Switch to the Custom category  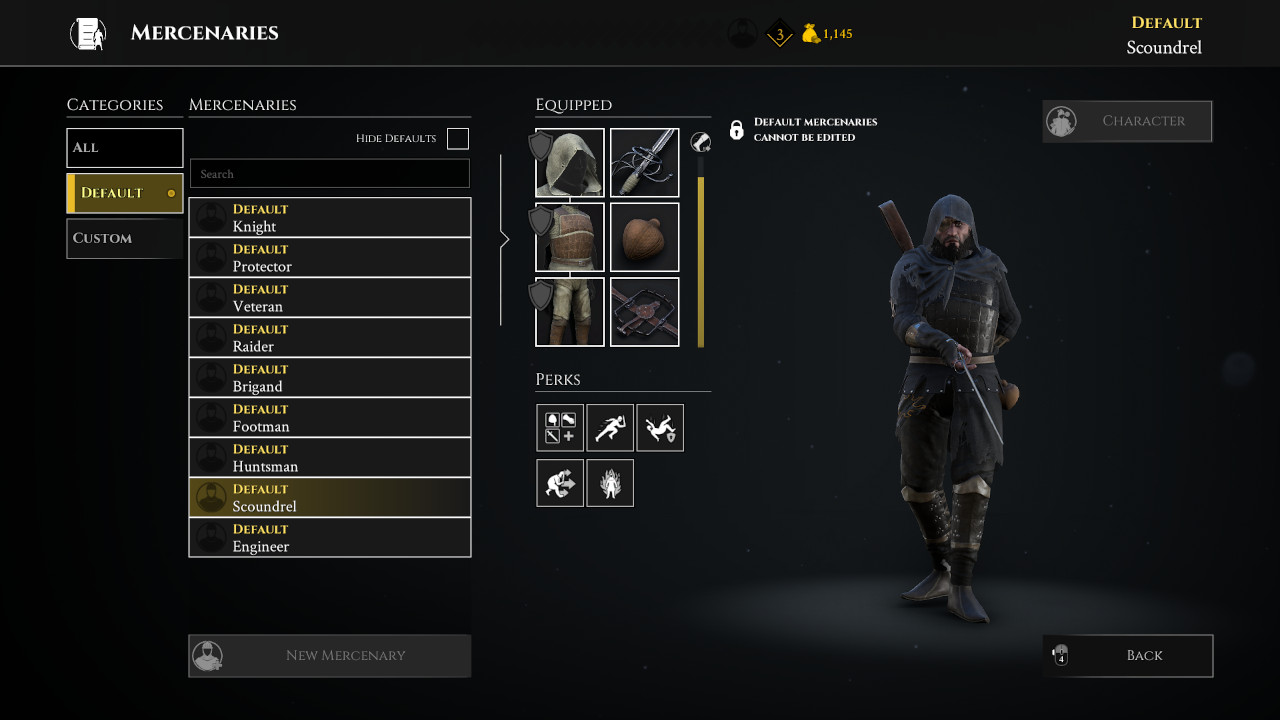(125, 238)
